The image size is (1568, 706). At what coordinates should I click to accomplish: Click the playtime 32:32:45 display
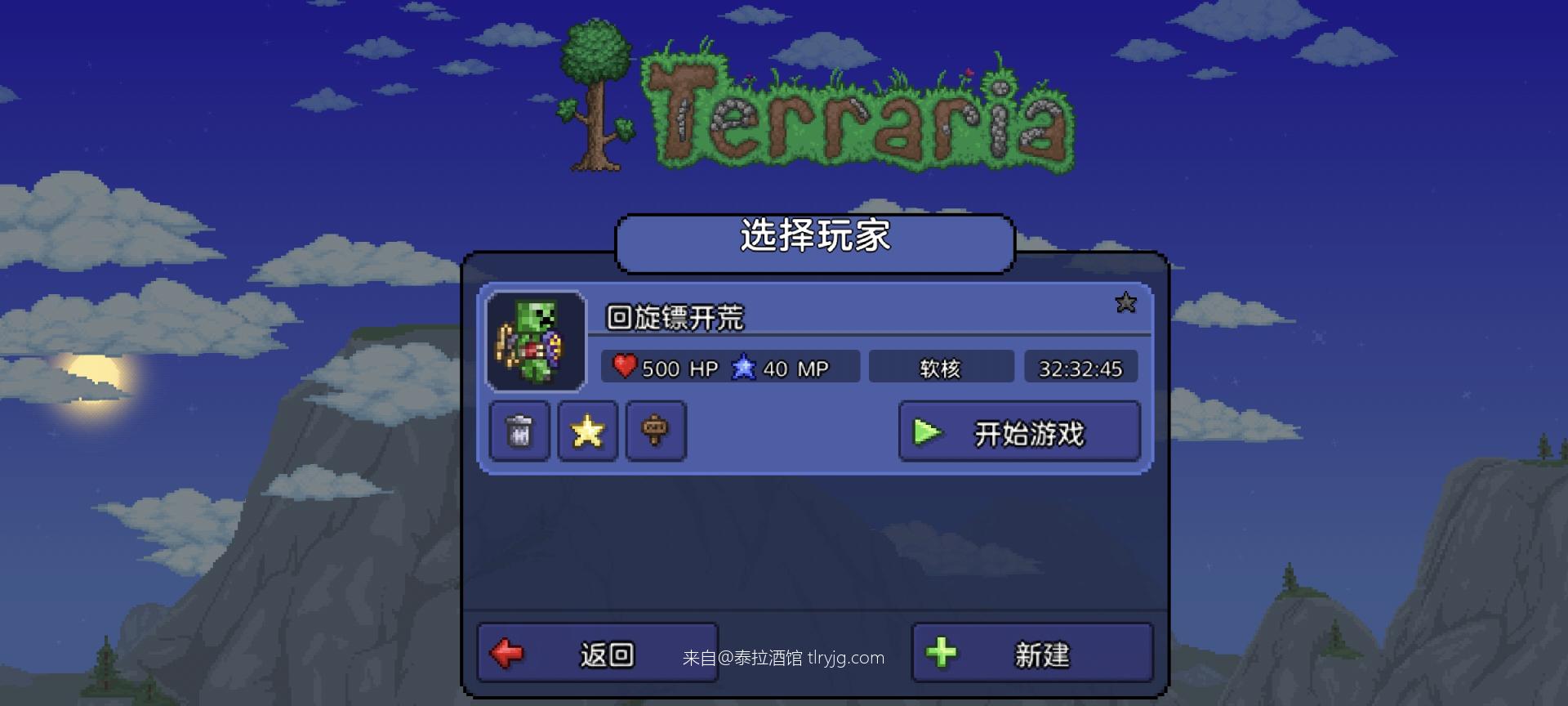1081,367
